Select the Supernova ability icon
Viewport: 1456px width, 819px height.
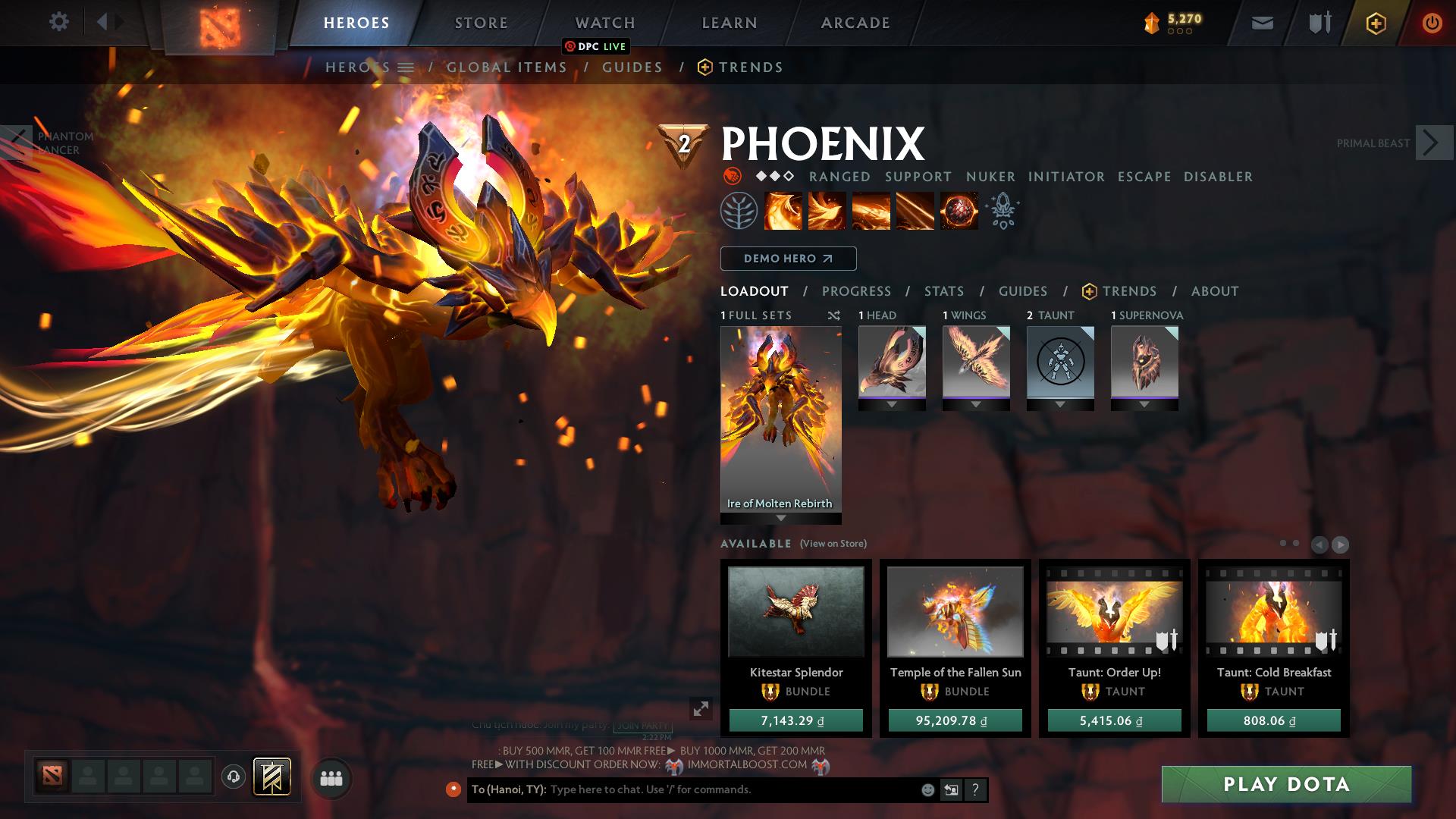click(958, 211)
